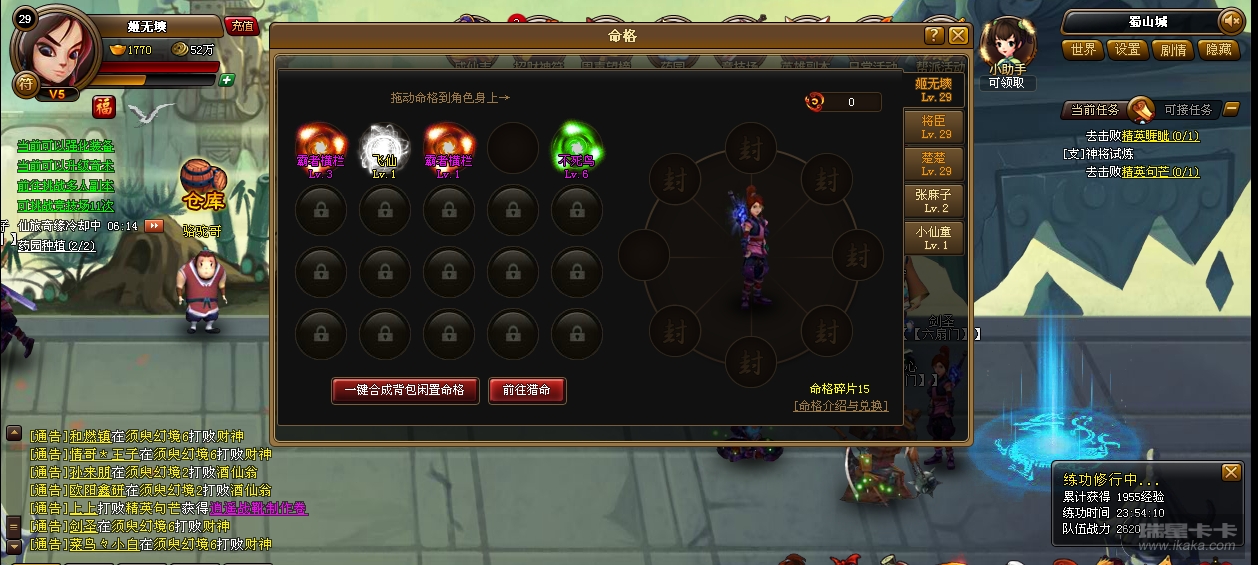This screenshot has height=565, width=1258.
Task: Choose the 张麻子 character tab
Action: [935, 201]
